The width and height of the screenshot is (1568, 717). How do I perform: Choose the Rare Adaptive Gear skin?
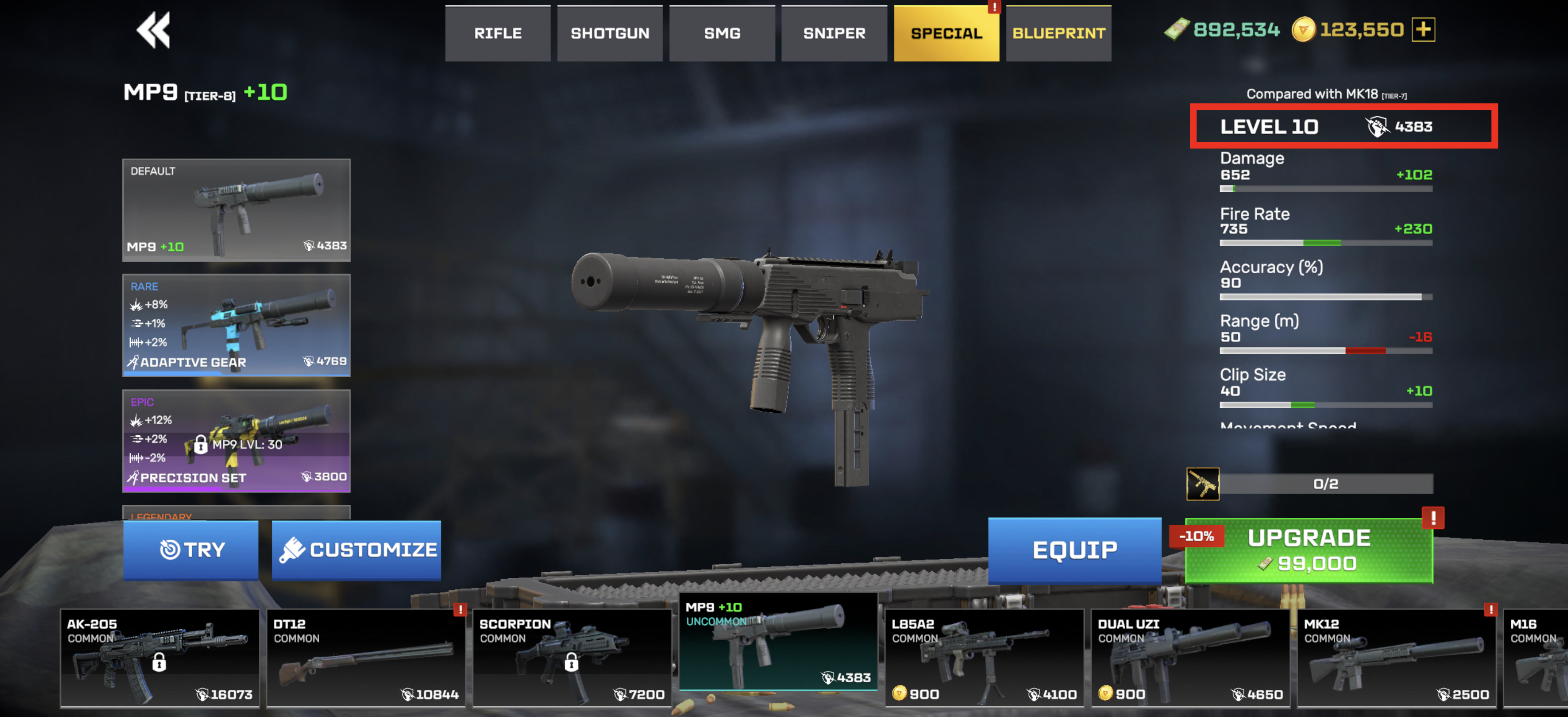(236, 325)
